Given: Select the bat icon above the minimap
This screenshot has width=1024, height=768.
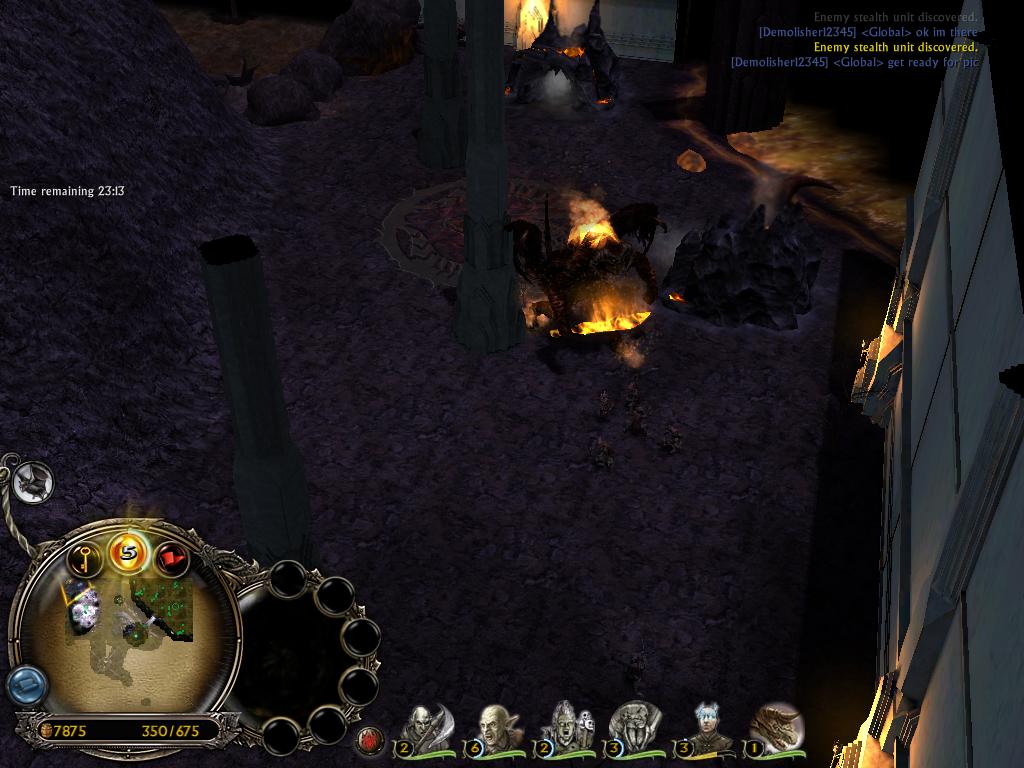Looking at the screenshot, I should tap(32, 483).
